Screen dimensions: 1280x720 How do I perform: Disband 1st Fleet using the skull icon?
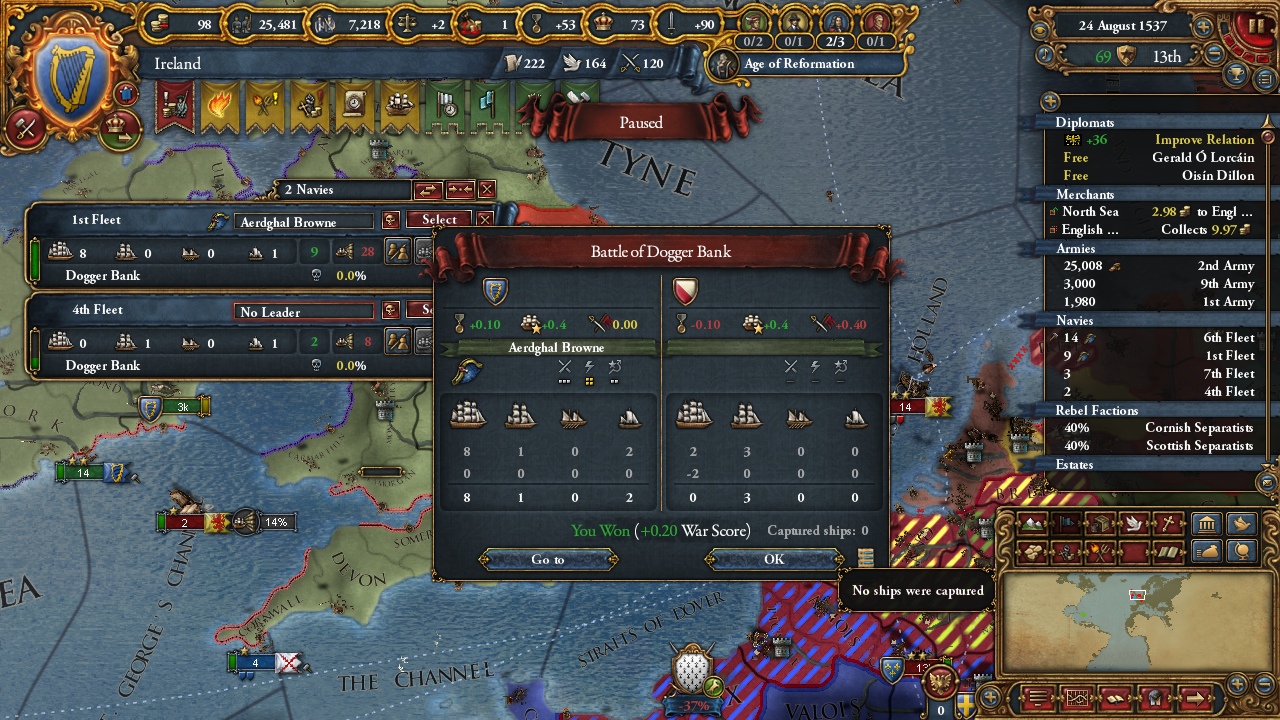tap(391, 219)
